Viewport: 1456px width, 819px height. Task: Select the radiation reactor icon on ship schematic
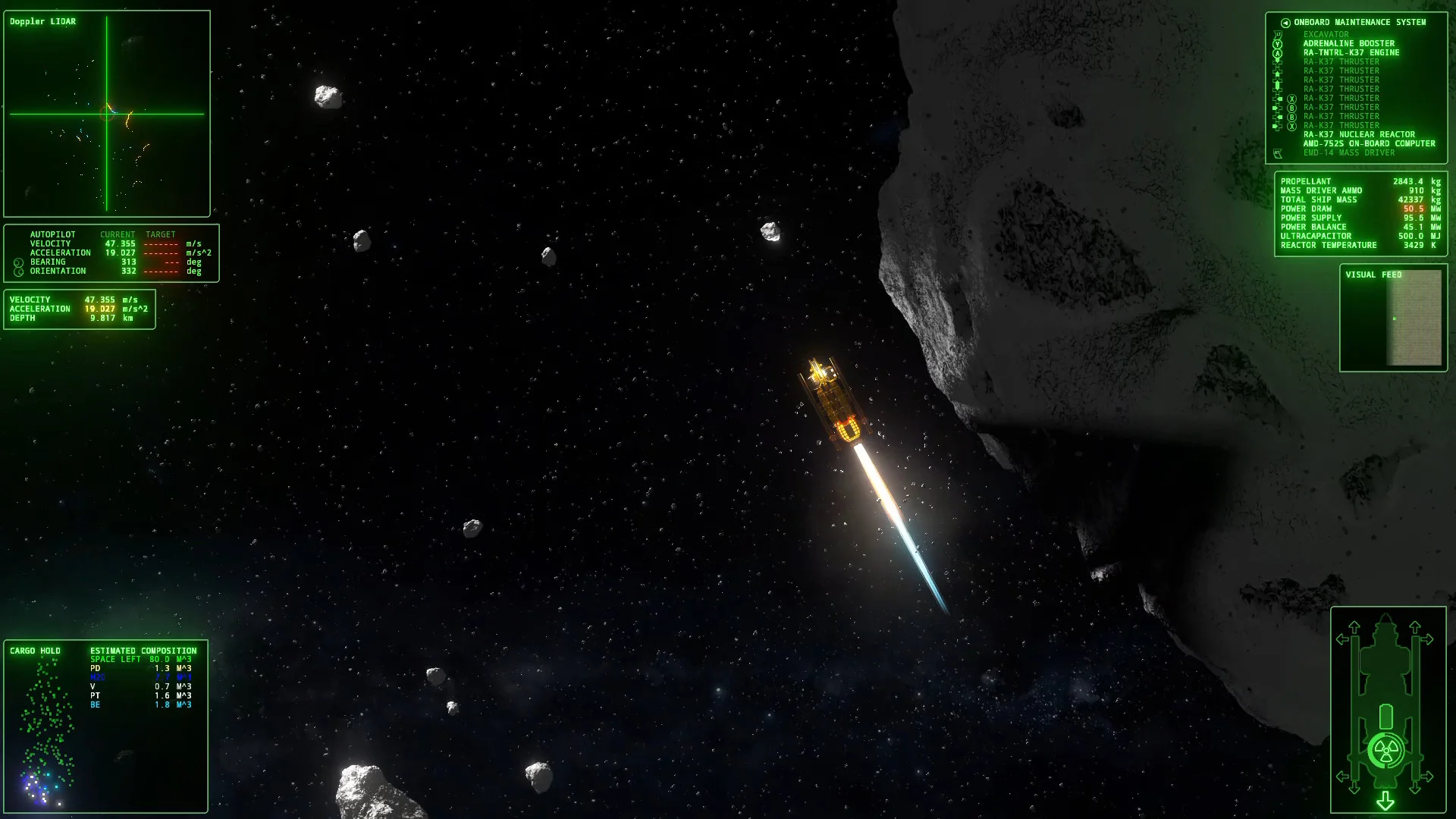(x=1385, y=750)
